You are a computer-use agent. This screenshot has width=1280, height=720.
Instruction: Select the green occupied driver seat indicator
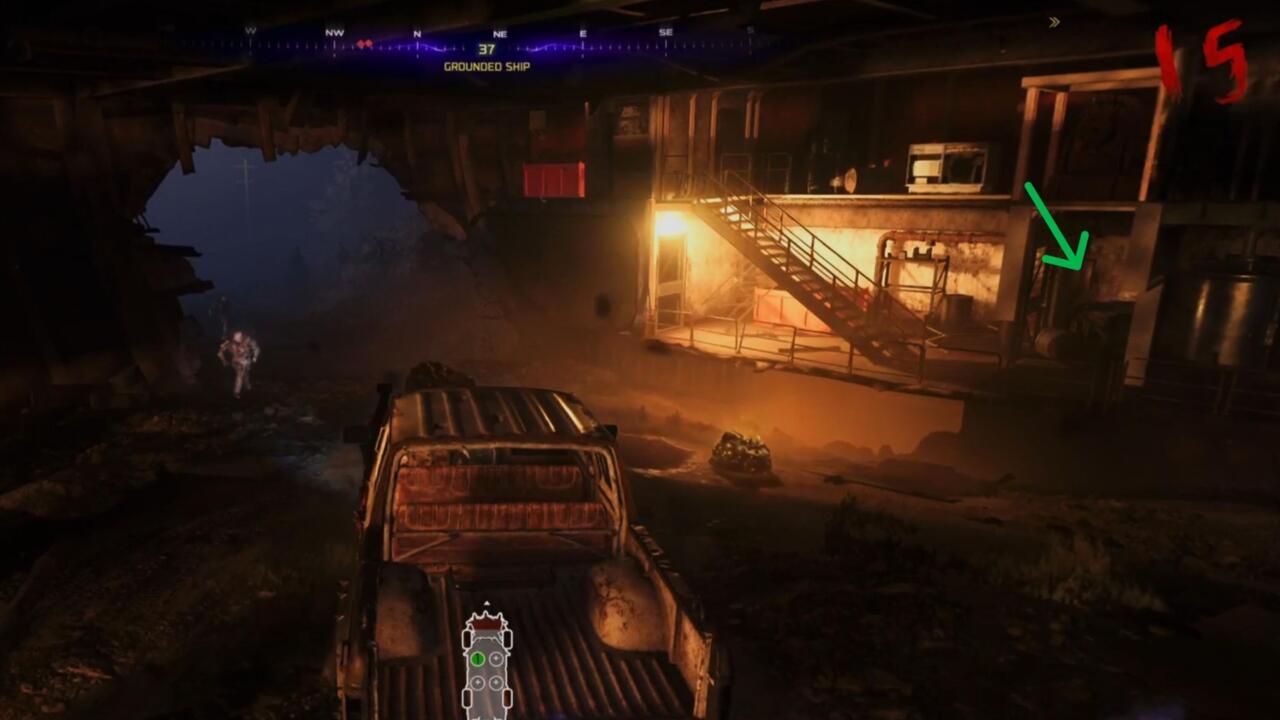[x=478, y=658]
